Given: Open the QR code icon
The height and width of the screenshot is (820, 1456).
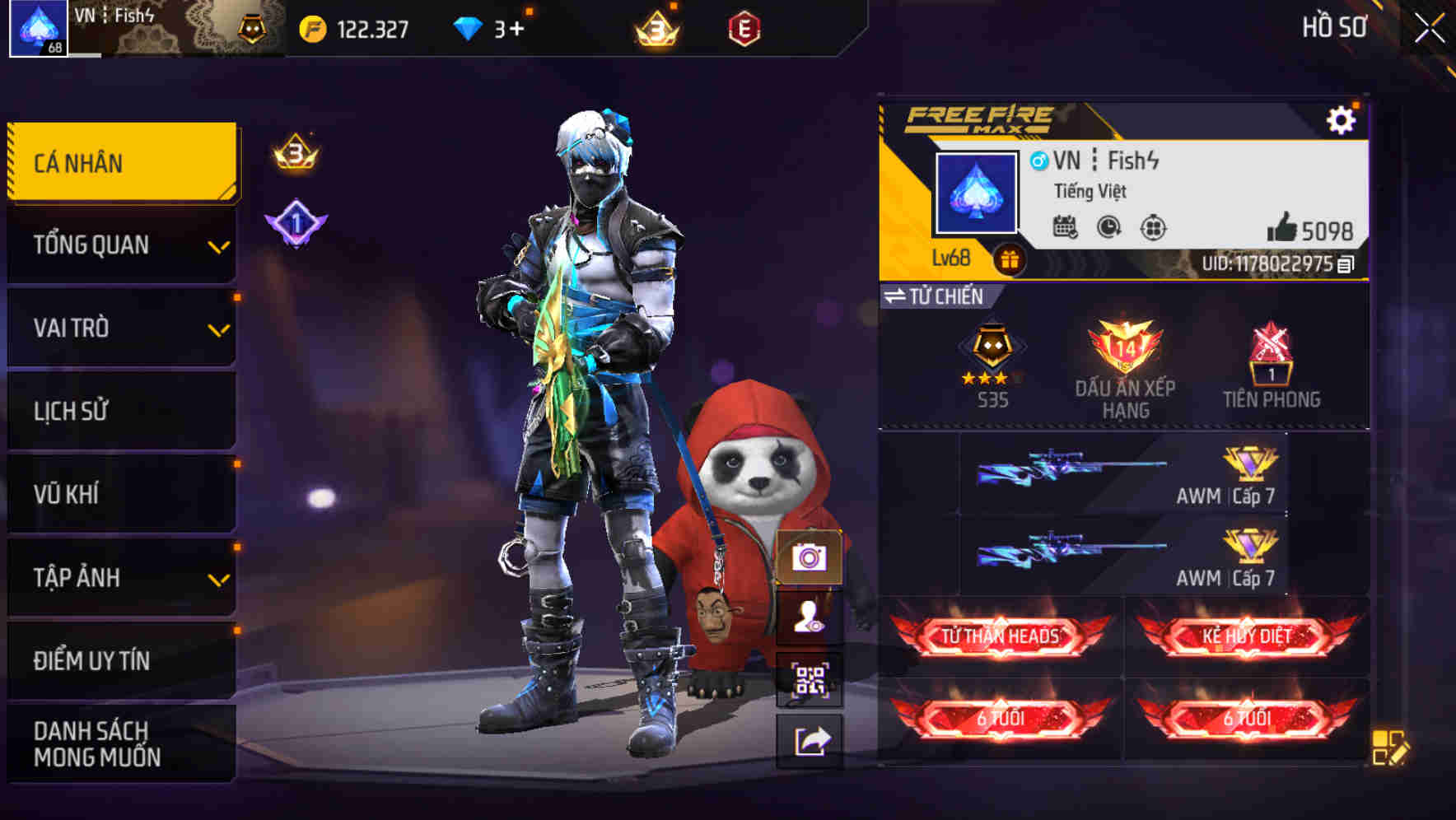Looking at the screenshot, I should pos(810,678).
